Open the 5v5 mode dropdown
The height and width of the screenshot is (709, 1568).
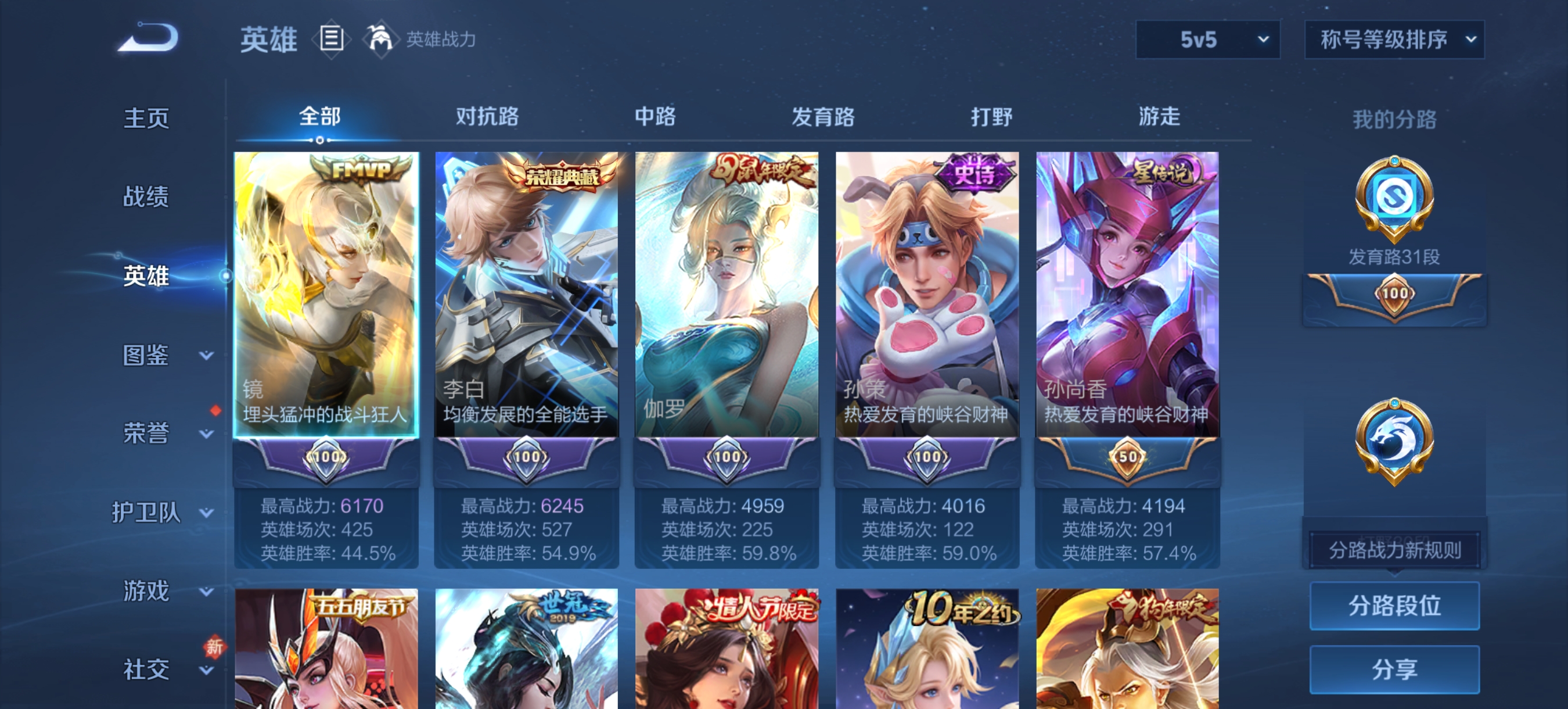point(1208,39)
